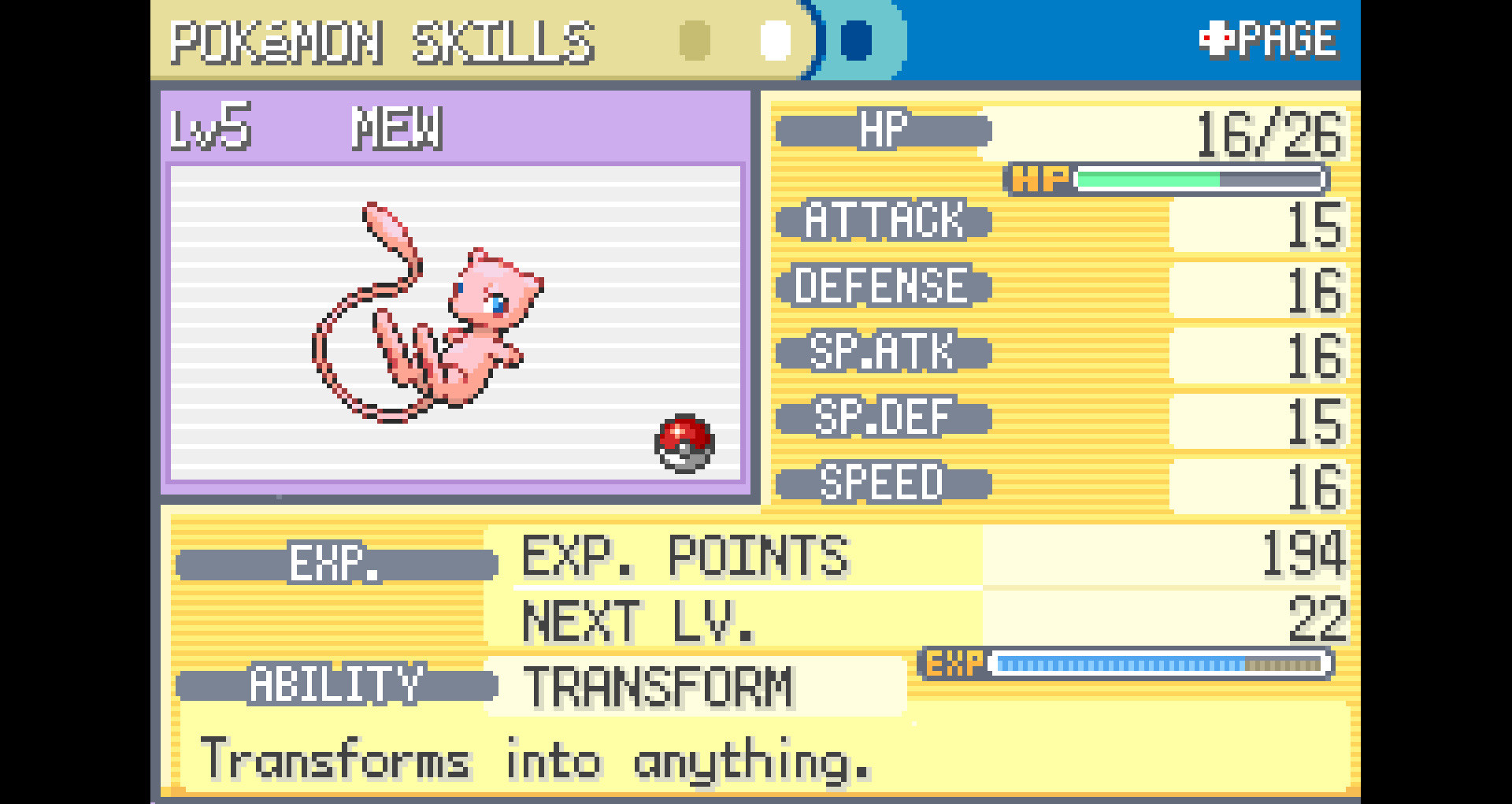Click the ATTACK stat label
1512x804 pixels.
(882, 221)
